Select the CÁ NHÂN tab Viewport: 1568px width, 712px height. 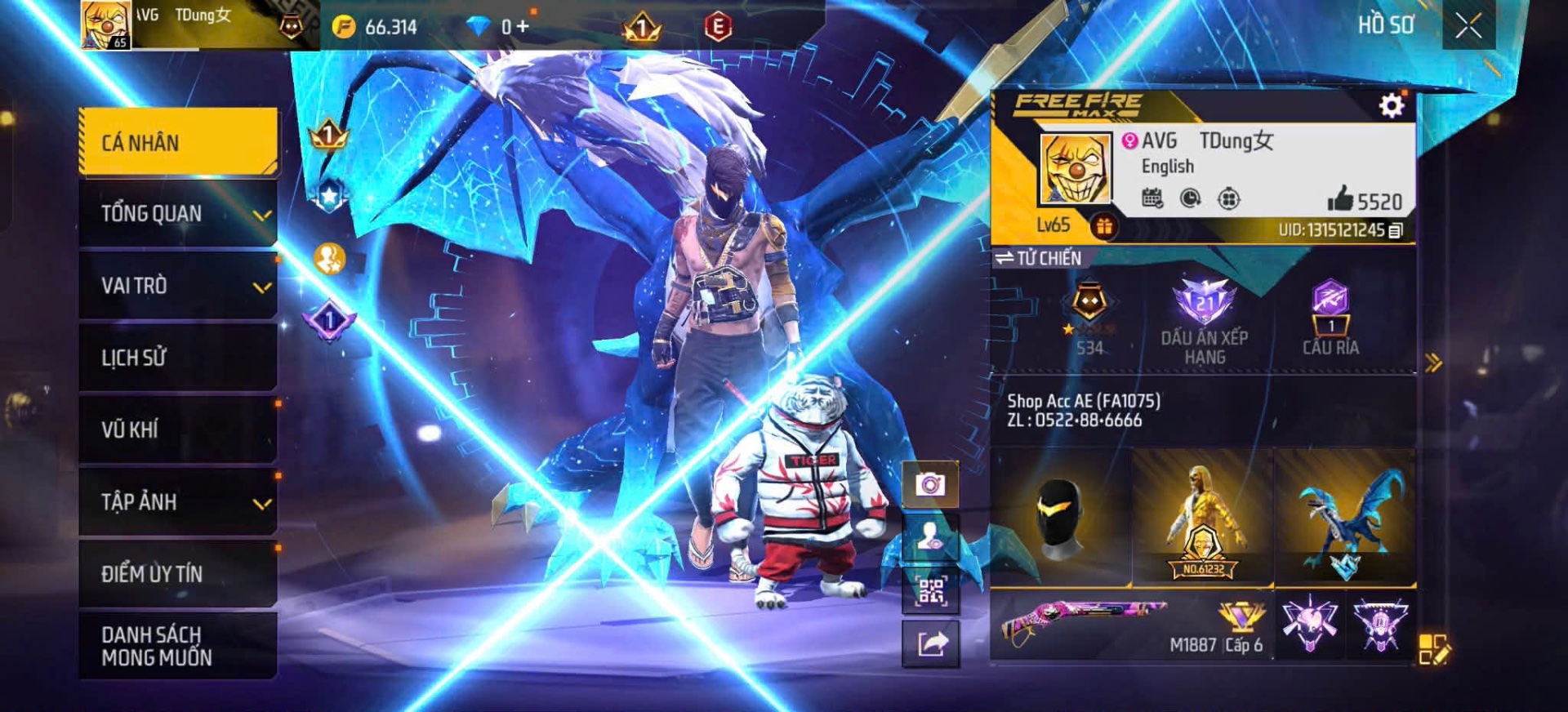pos(178,142)
